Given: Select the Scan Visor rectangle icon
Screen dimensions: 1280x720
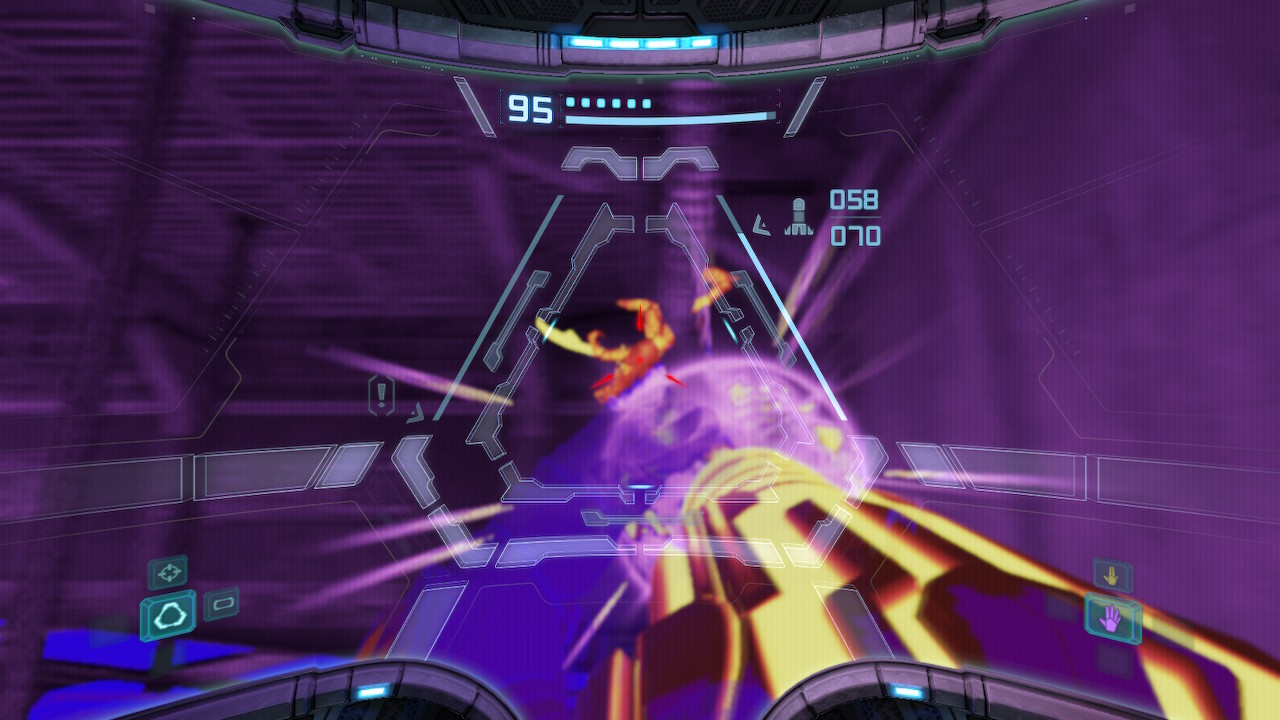Looking at the screenshot, I should (222, 603).
